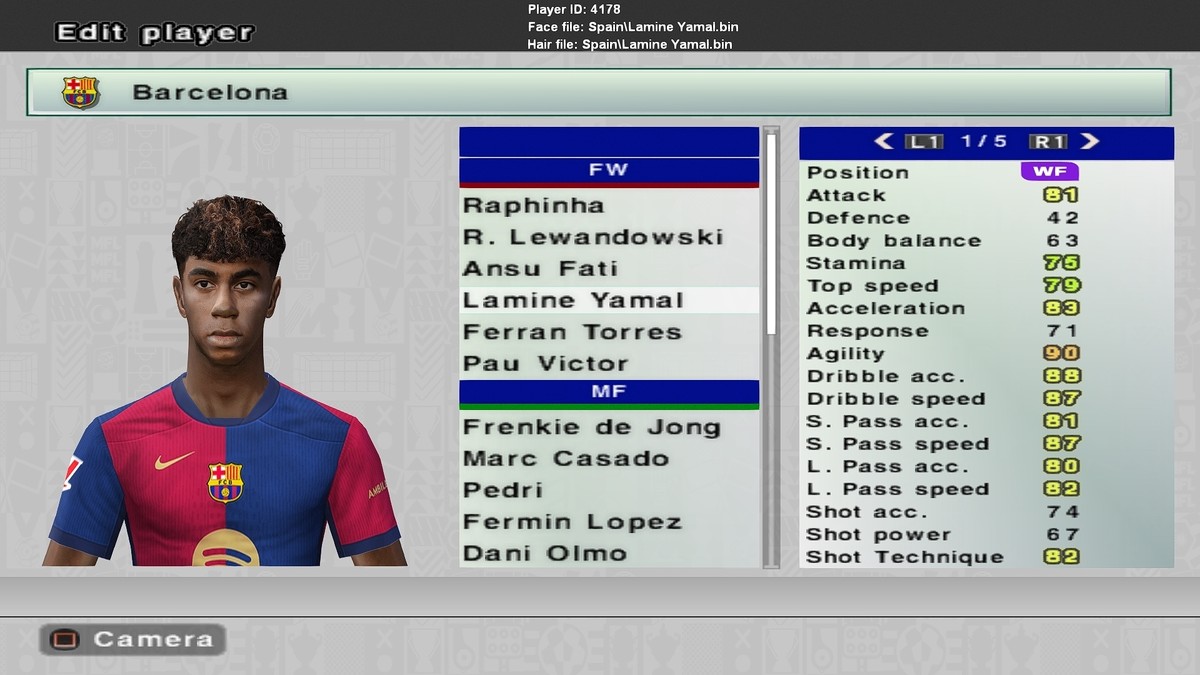This screenshot has height=675, width=1200.
Task: Choose Dani Olmo from the midfielders
Action: coord(544,553)
